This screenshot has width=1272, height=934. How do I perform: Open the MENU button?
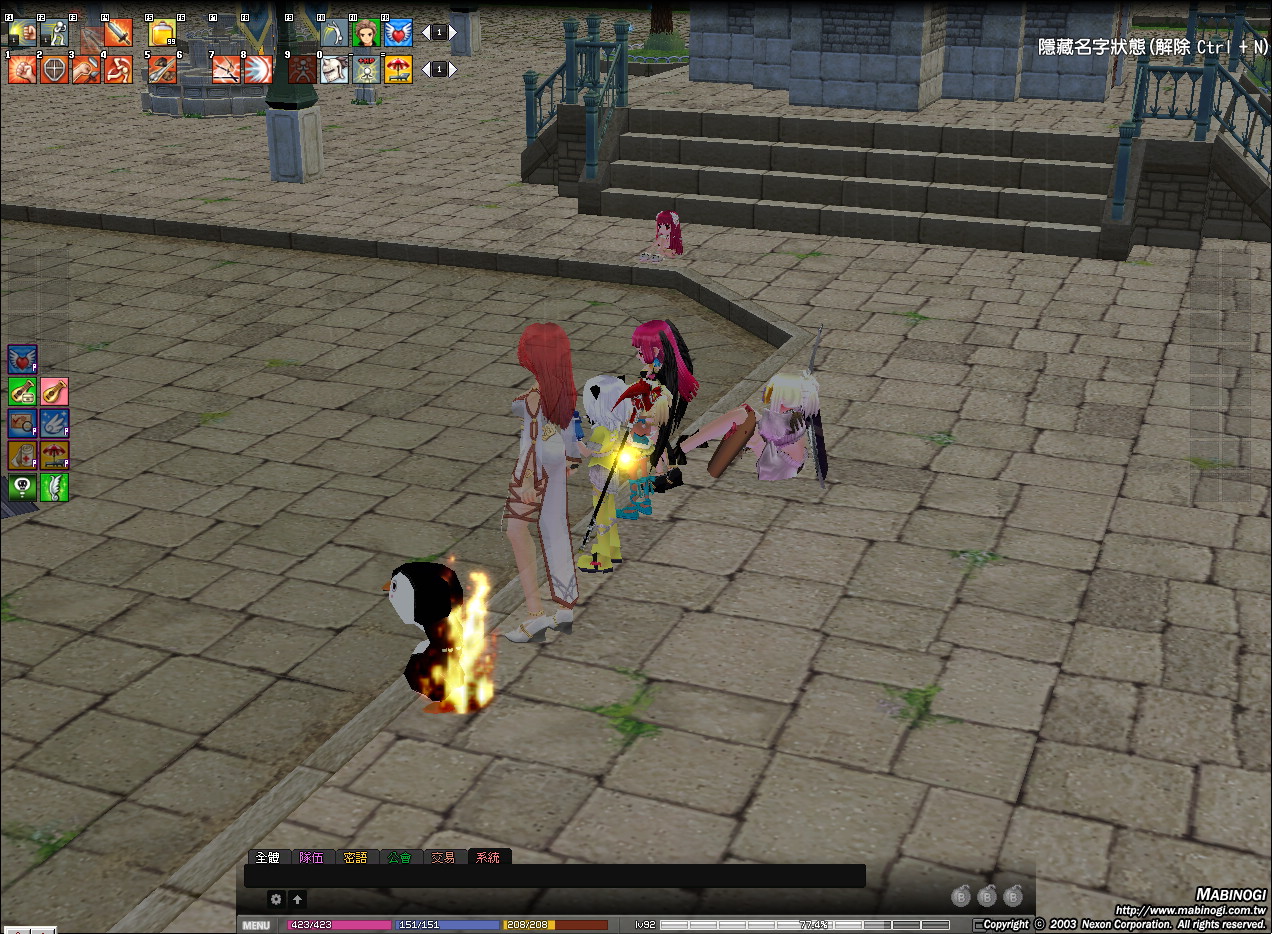tap(256, 925)
